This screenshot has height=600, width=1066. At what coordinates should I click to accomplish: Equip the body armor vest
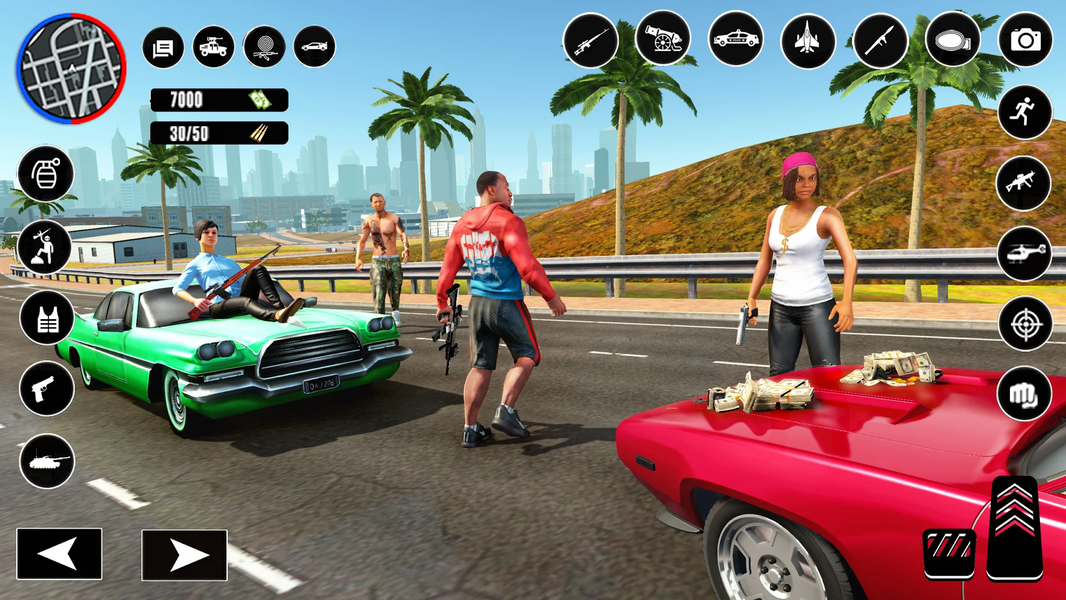tap(46, 317)
